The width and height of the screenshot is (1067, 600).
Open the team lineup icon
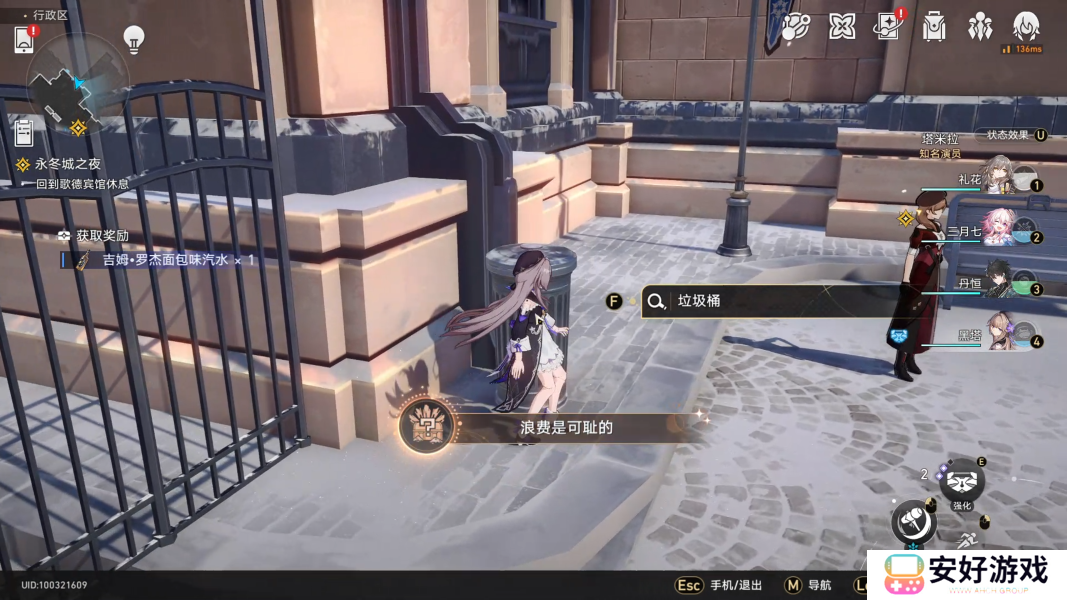click(980, 27)
